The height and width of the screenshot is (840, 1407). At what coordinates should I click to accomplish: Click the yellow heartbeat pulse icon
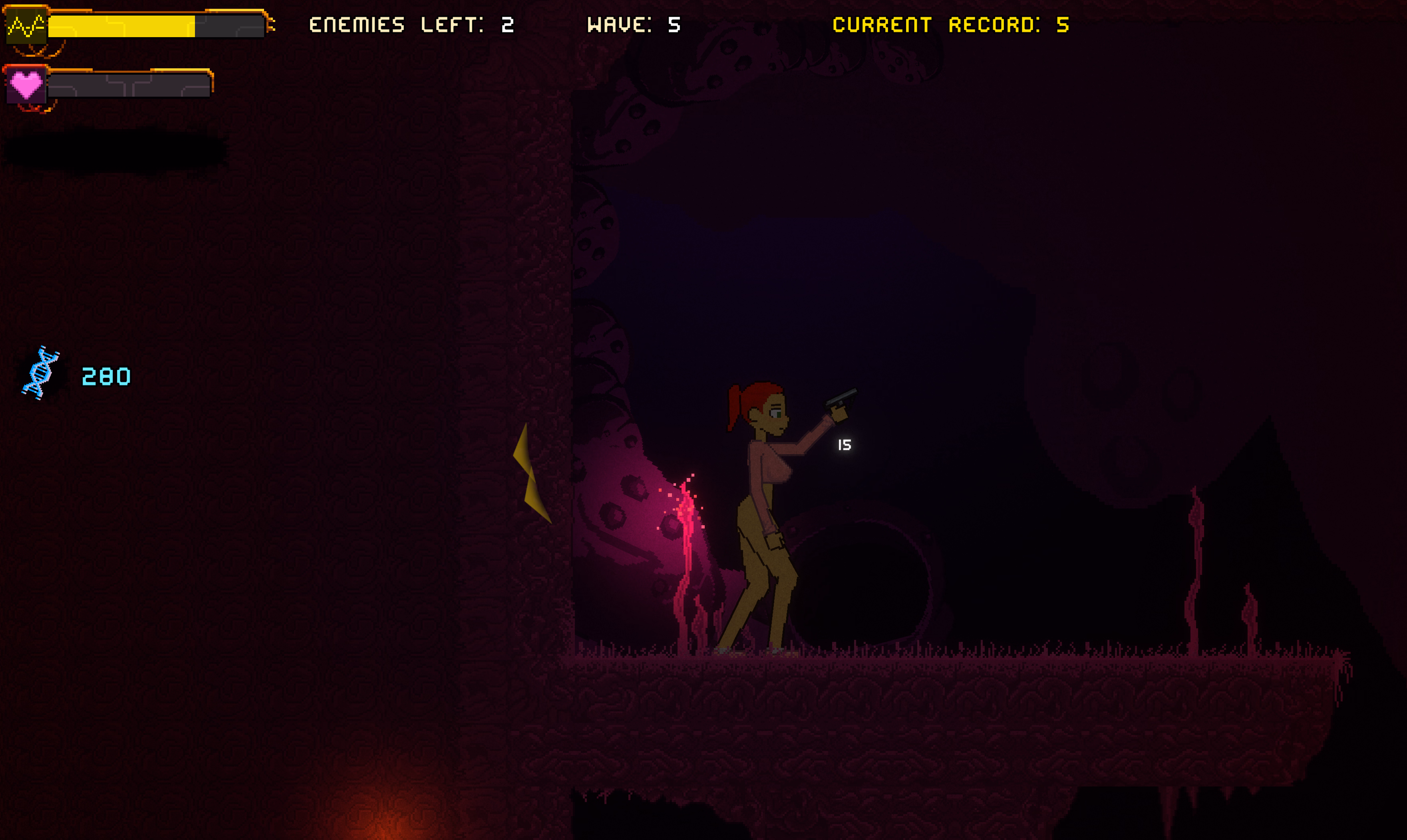26,26
